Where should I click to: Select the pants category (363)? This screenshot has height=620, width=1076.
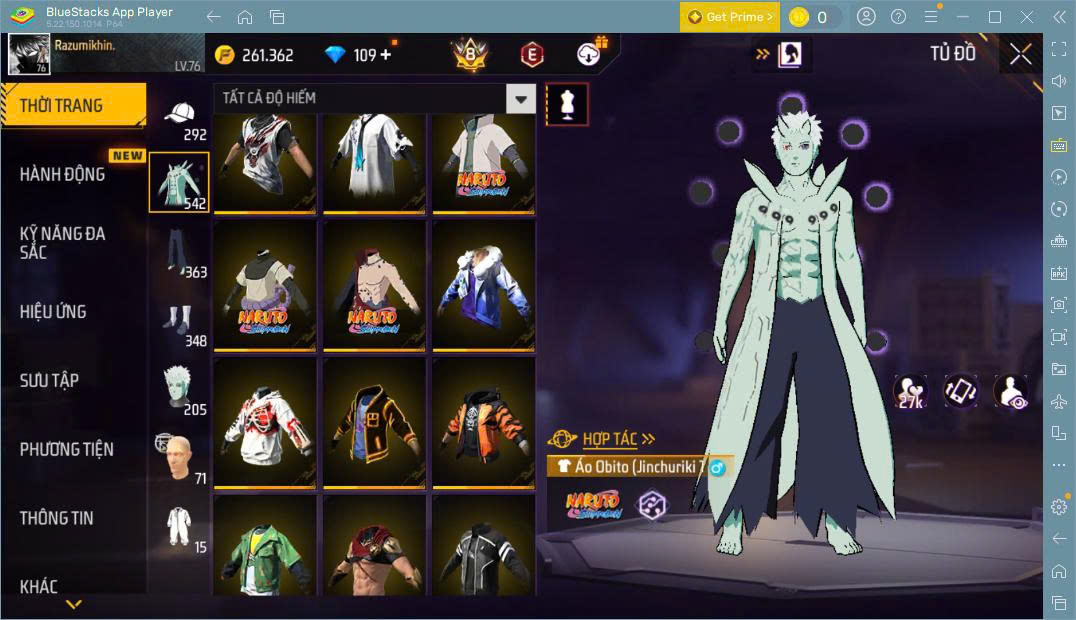180,254
